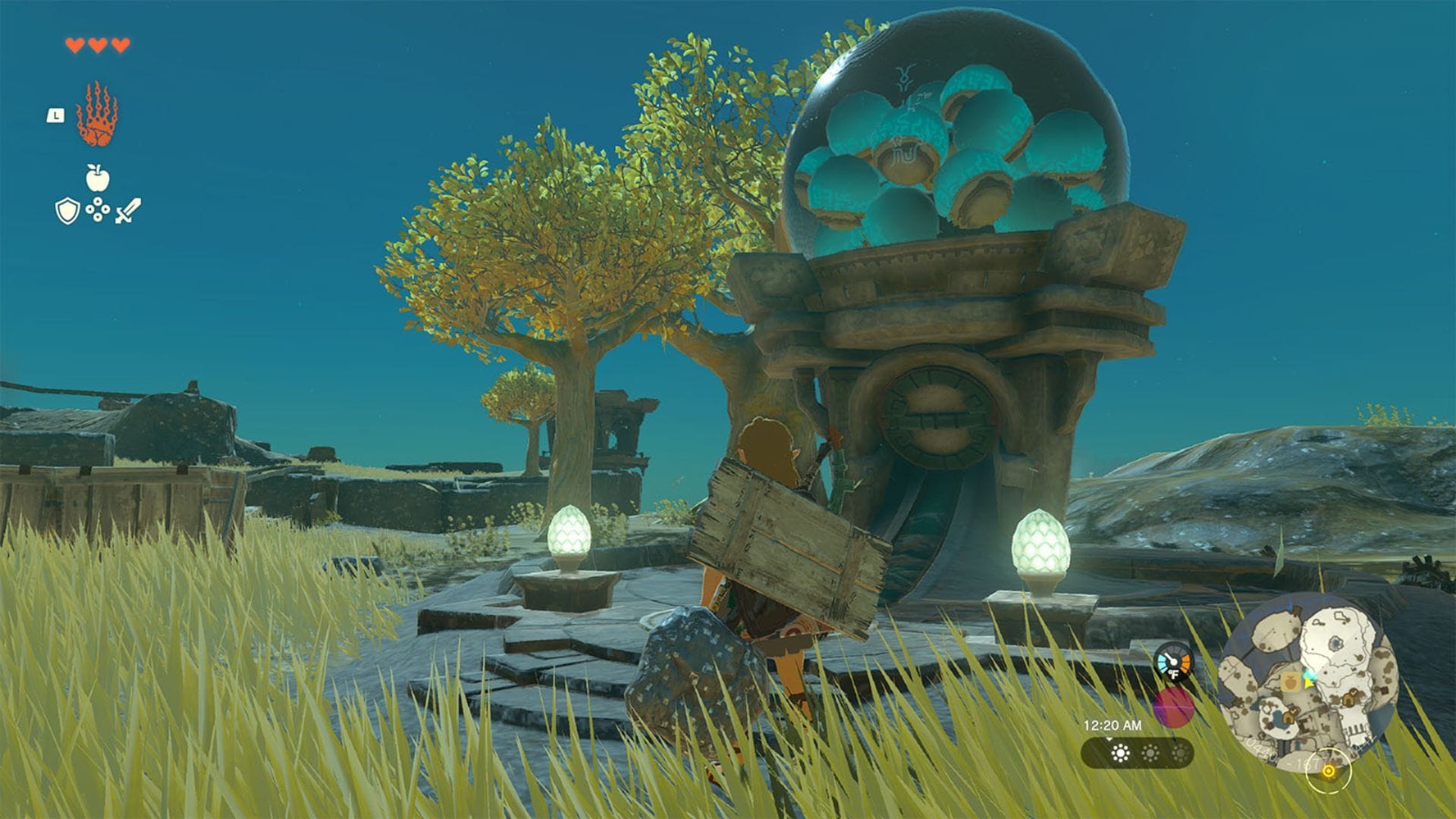
Task: Click the sword stat icon in the HUD
Action: click(x=128, y=210)
